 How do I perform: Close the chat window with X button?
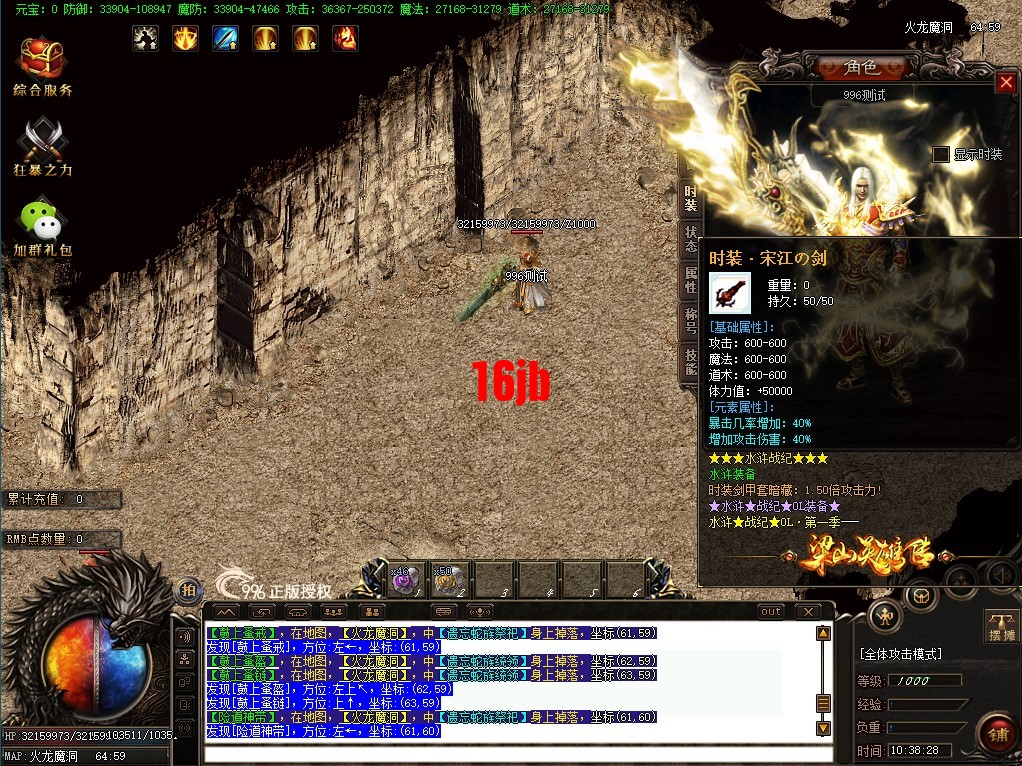click(807, 611)
